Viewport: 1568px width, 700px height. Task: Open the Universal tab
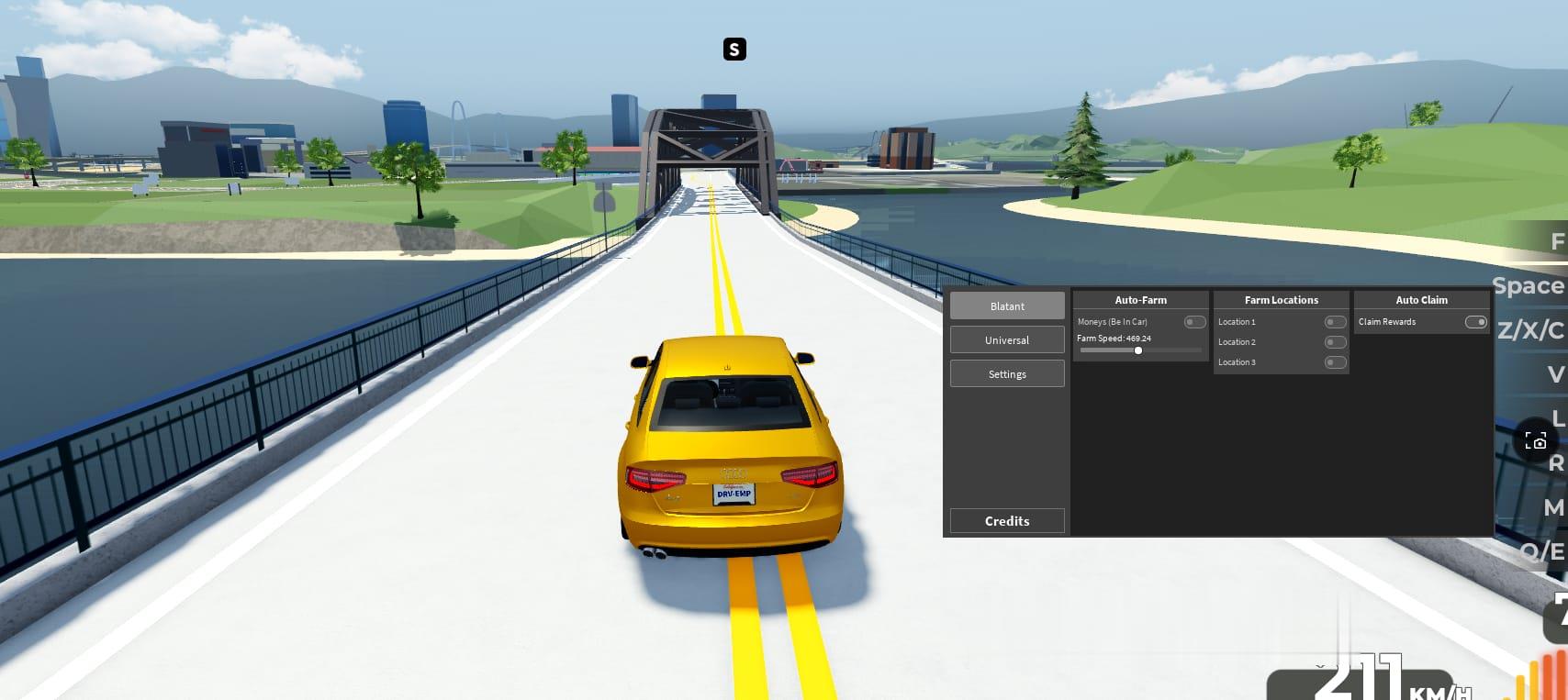click(x=1007, y=340)
